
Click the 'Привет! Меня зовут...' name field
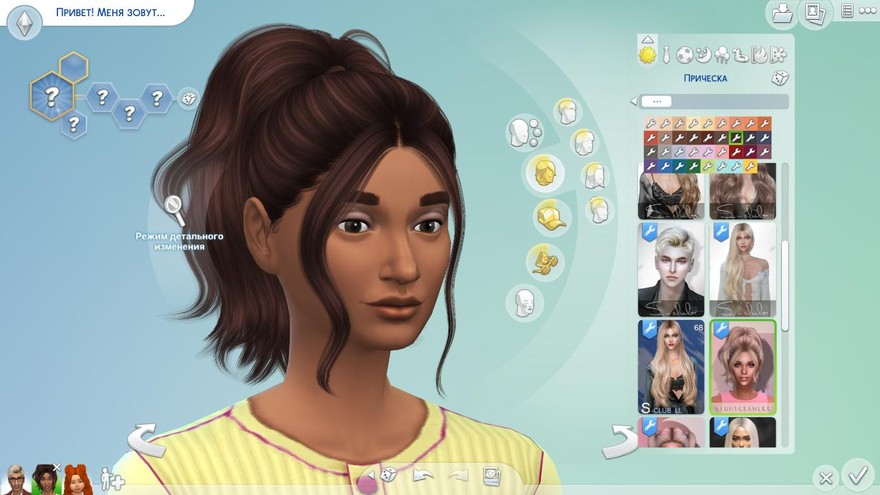coord(110,15)
